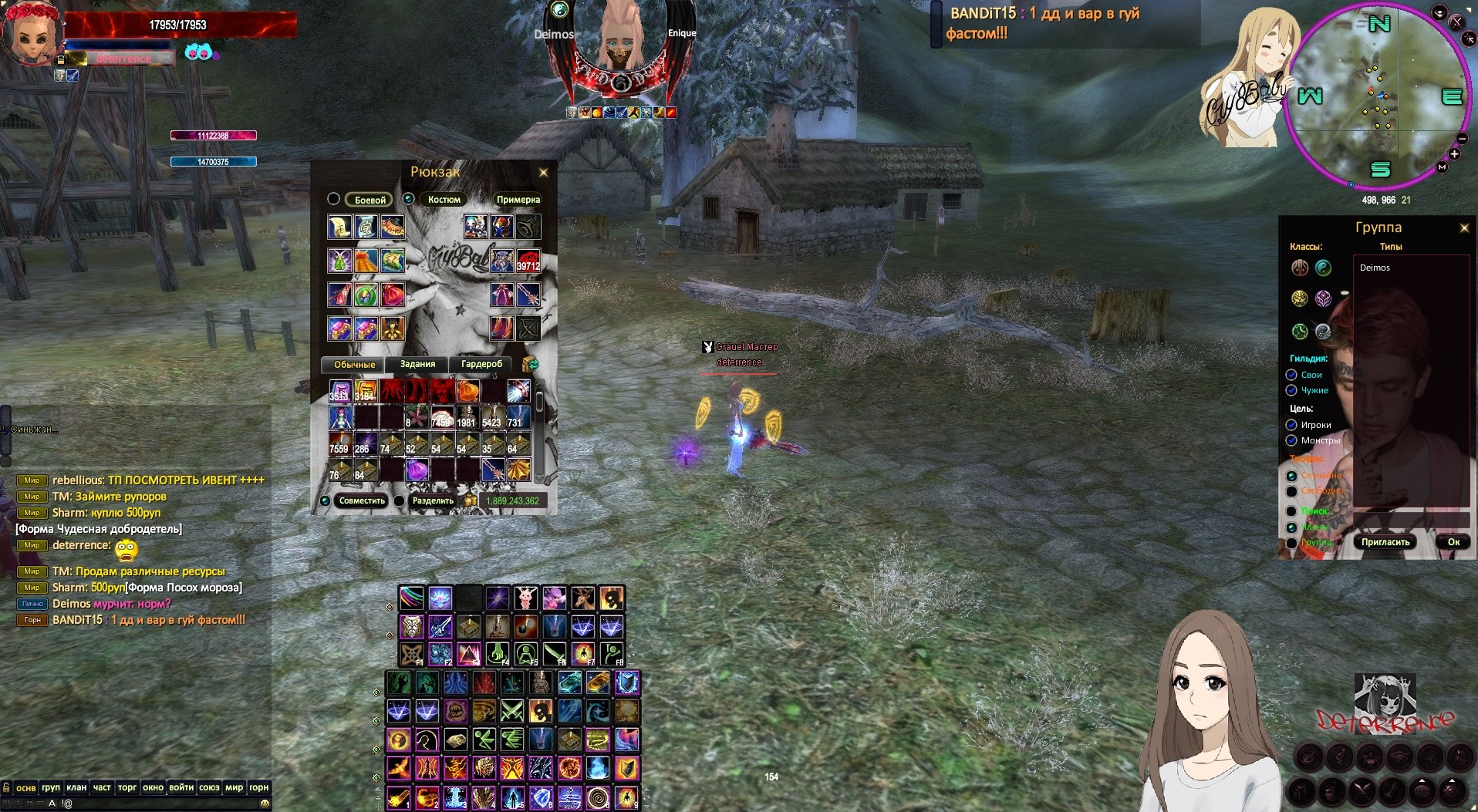
Task: Select the Боевой equipment set
Action: point(369,200)
